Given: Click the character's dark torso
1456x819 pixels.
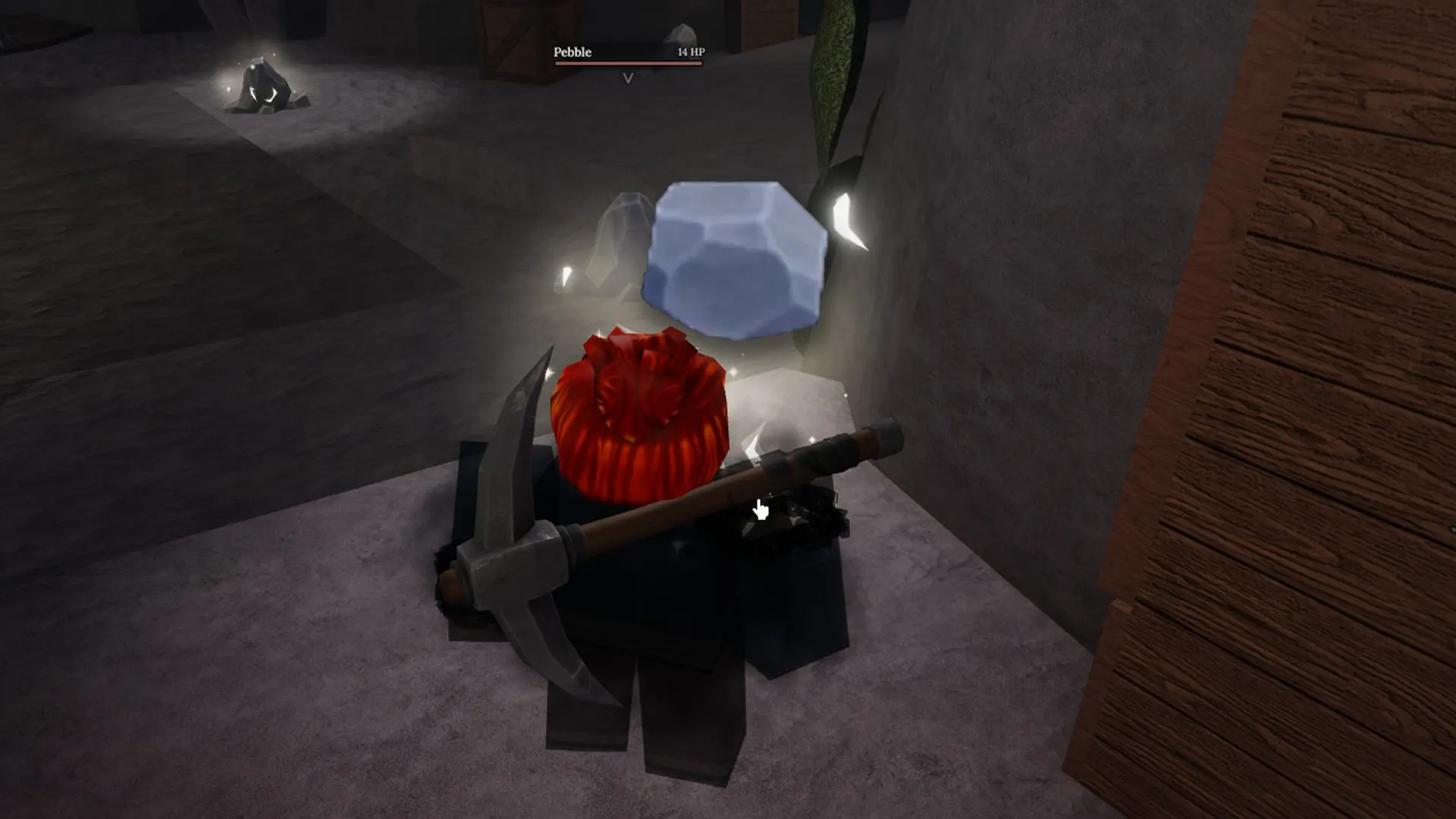Looking at the screenshot, I should 660,591.
